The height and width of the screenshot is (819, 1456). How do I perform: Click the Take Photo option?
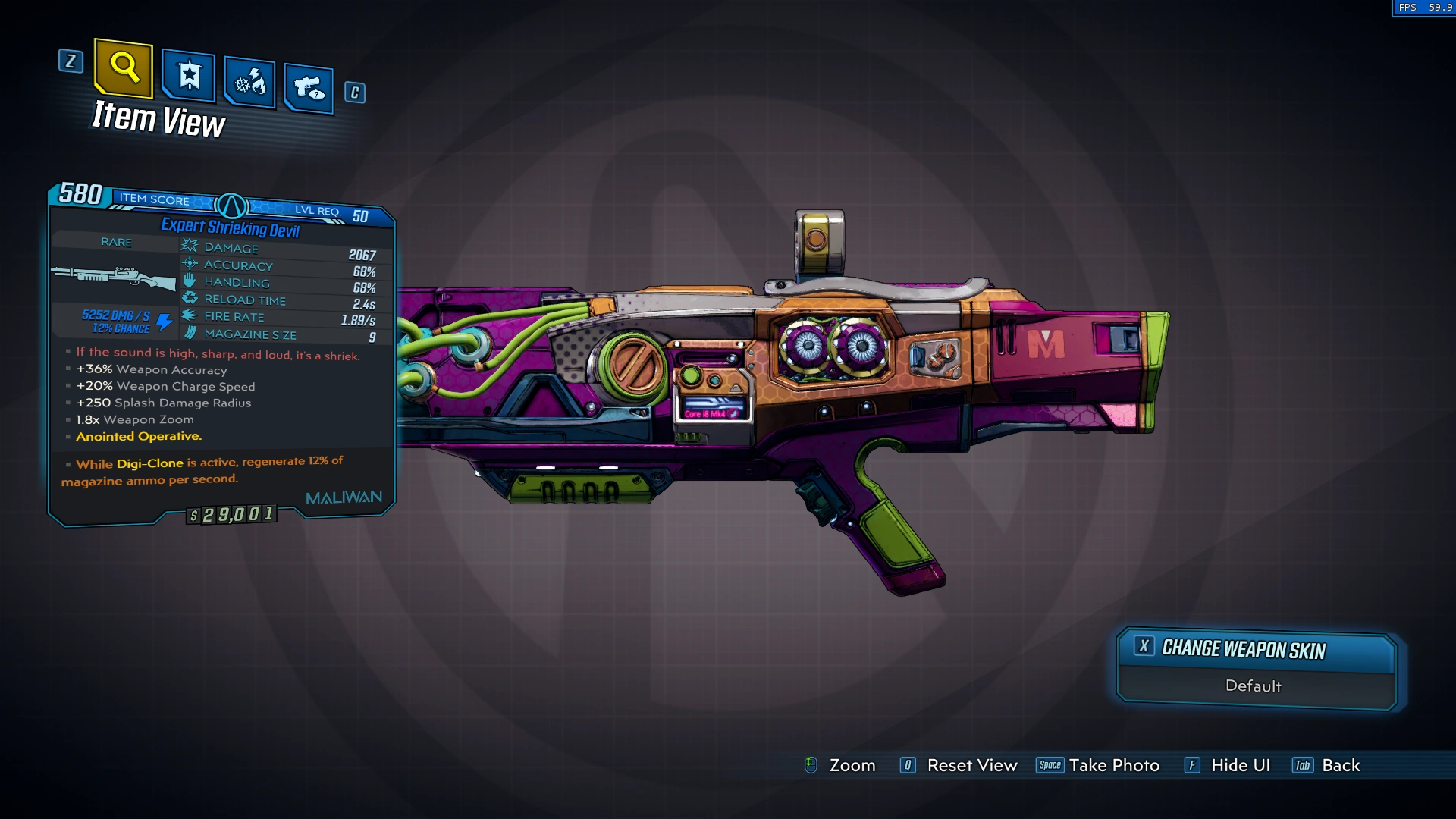pos(1113,765)
